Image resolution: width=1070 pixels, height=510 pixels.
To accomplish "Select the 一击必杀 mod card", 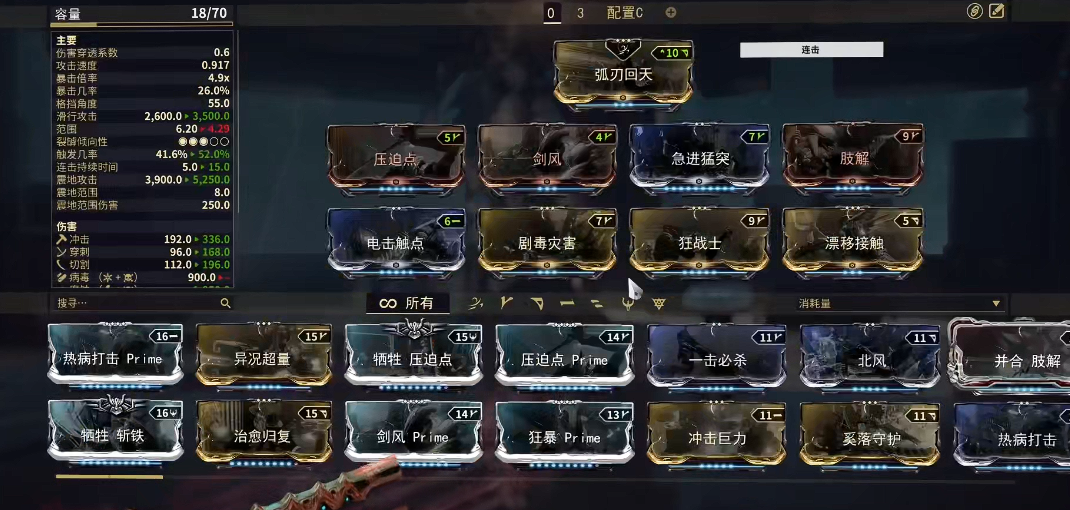I will pos(716,358).
